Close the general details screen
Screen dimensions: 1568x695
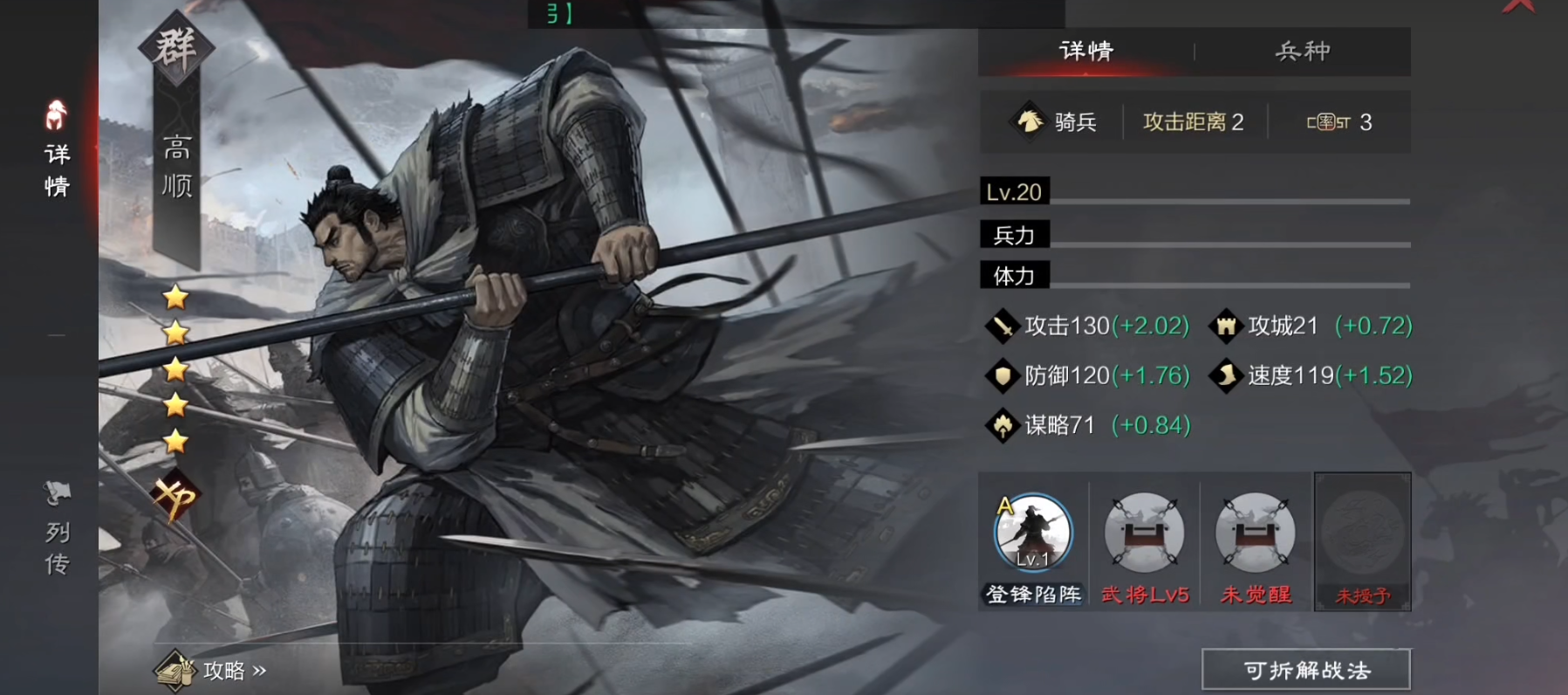(1519, 7)
